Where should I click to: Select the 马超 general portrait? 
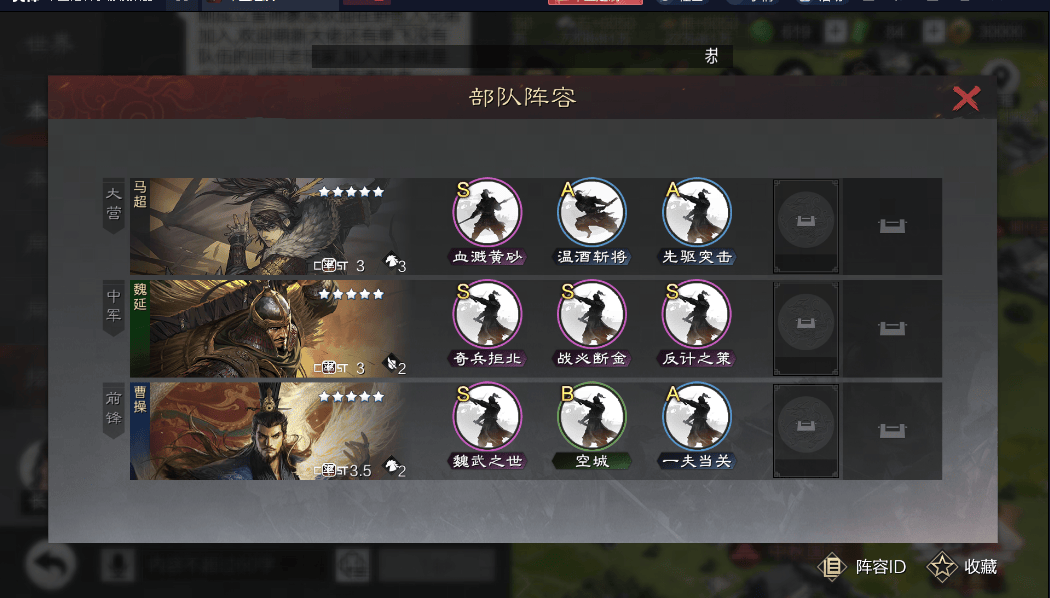click(270, 226)
